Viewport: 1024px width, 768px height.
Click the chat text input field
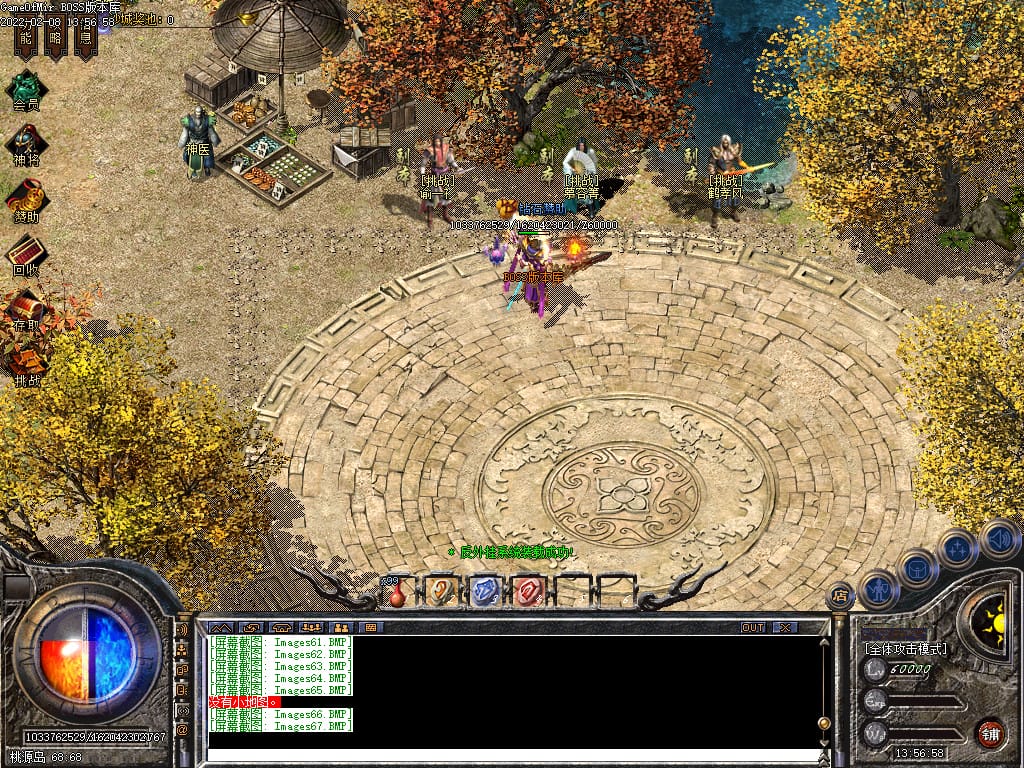click(x=510, y=755)
